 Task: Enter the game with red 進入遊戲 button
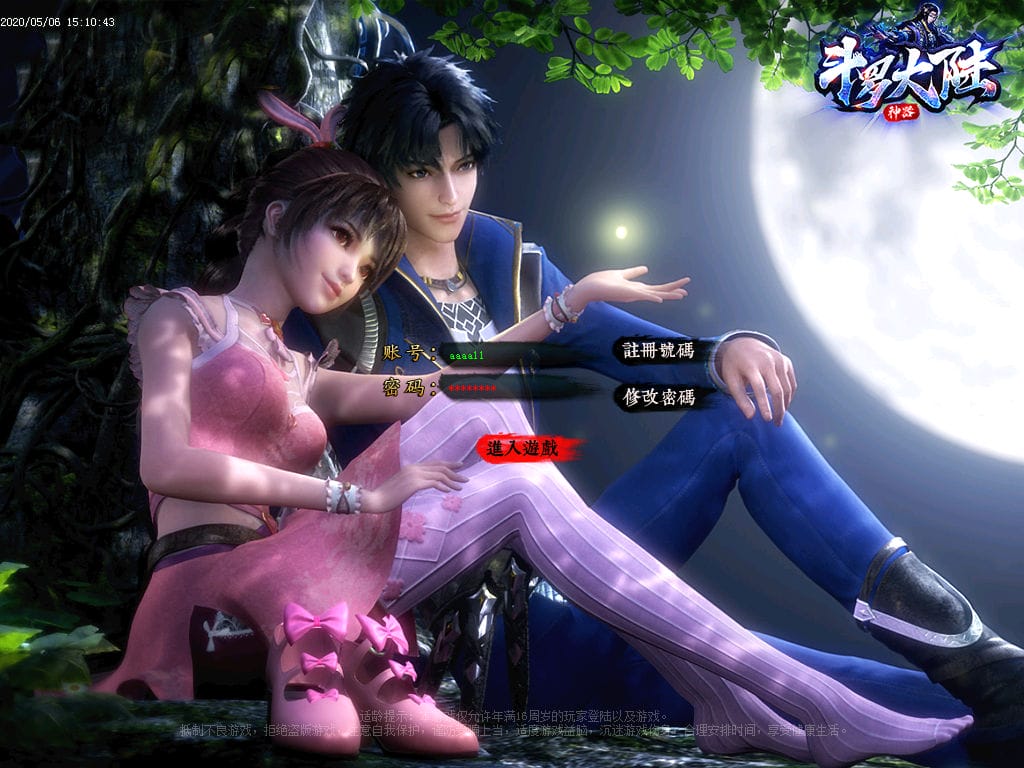522,450
